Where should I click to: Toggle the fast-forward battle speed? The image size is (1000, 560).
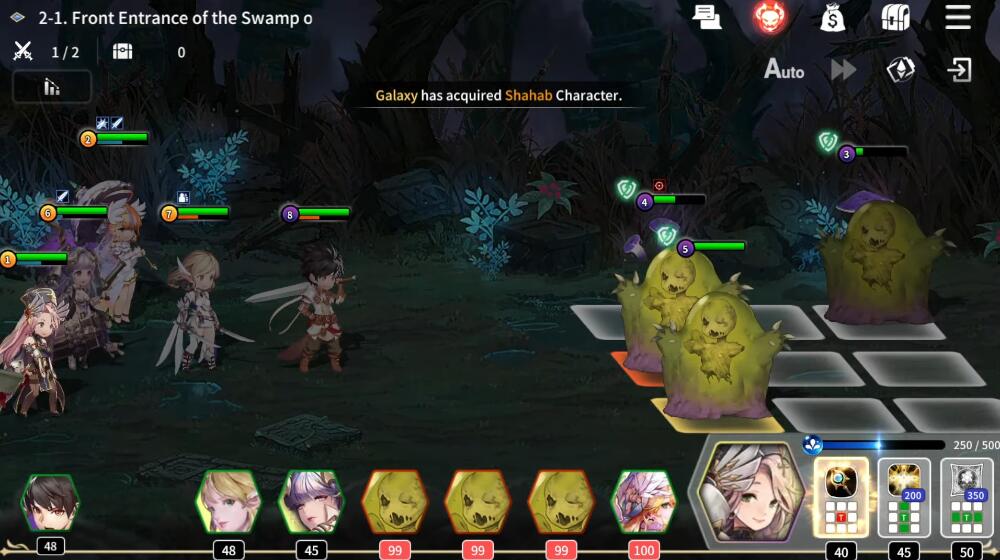pos(843,70)
